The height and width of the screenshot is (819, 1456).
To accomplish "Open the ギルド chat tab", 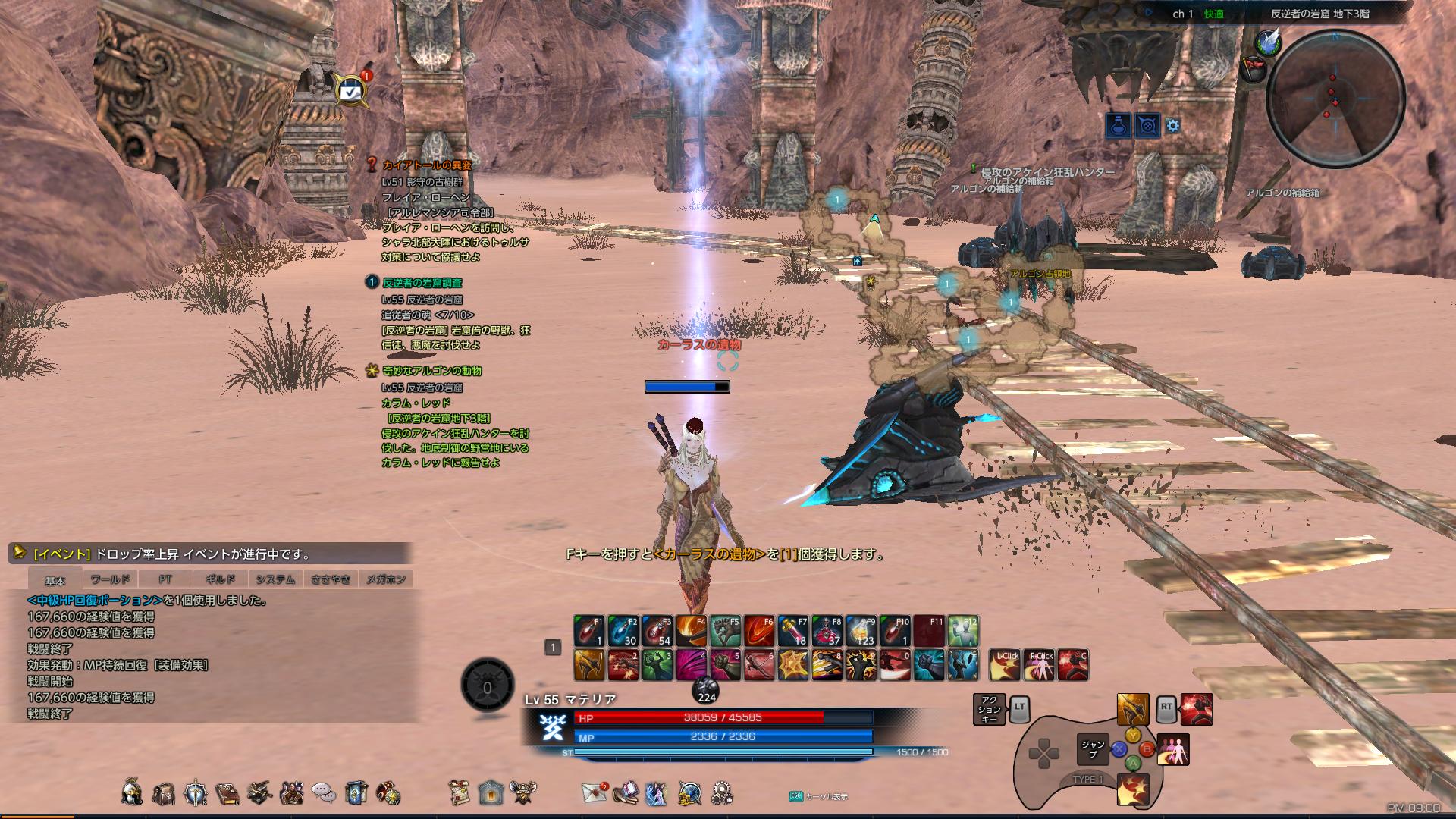I will [220, 579].
